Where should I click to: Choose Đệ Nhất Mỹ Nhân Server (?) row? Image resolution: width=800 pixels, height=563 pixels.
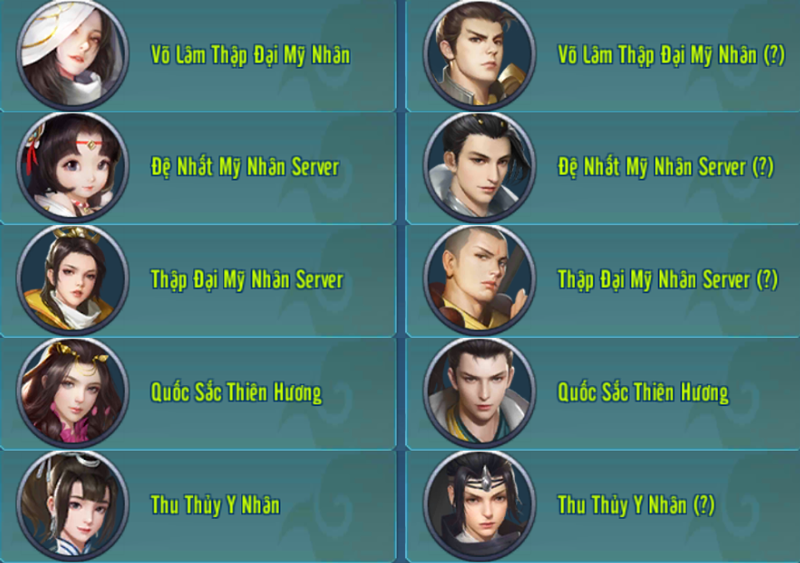665,167
